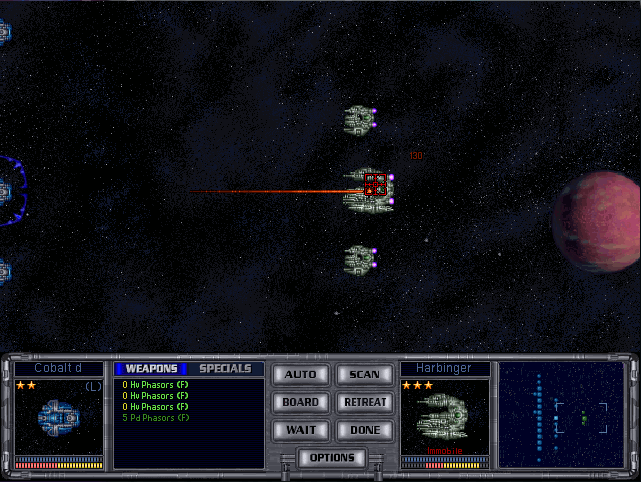Image resolution: width=641 pixels, height=482 pixels.
Task: Open the Options menu
Action: (332, 458)
